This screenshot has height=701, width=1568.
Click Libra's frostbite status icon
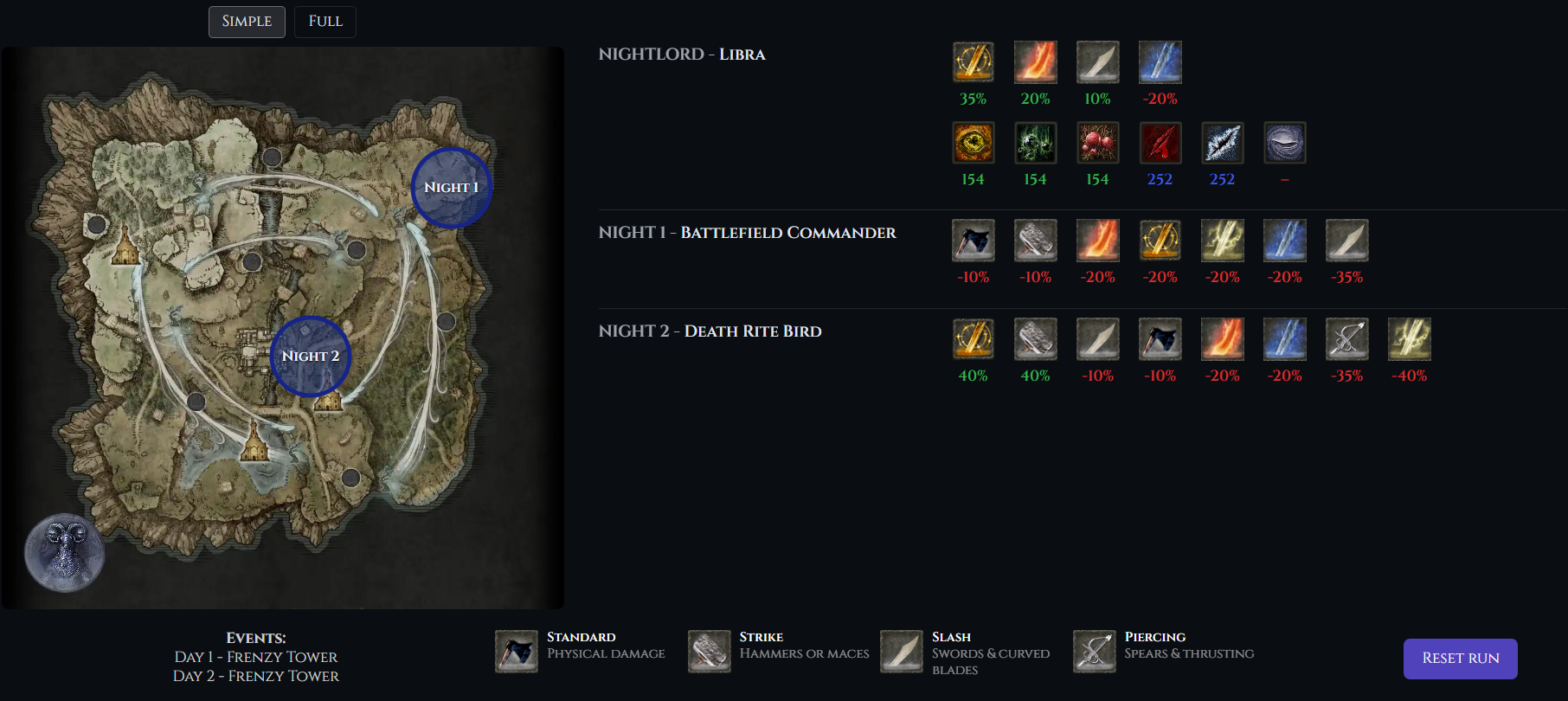1222,143
